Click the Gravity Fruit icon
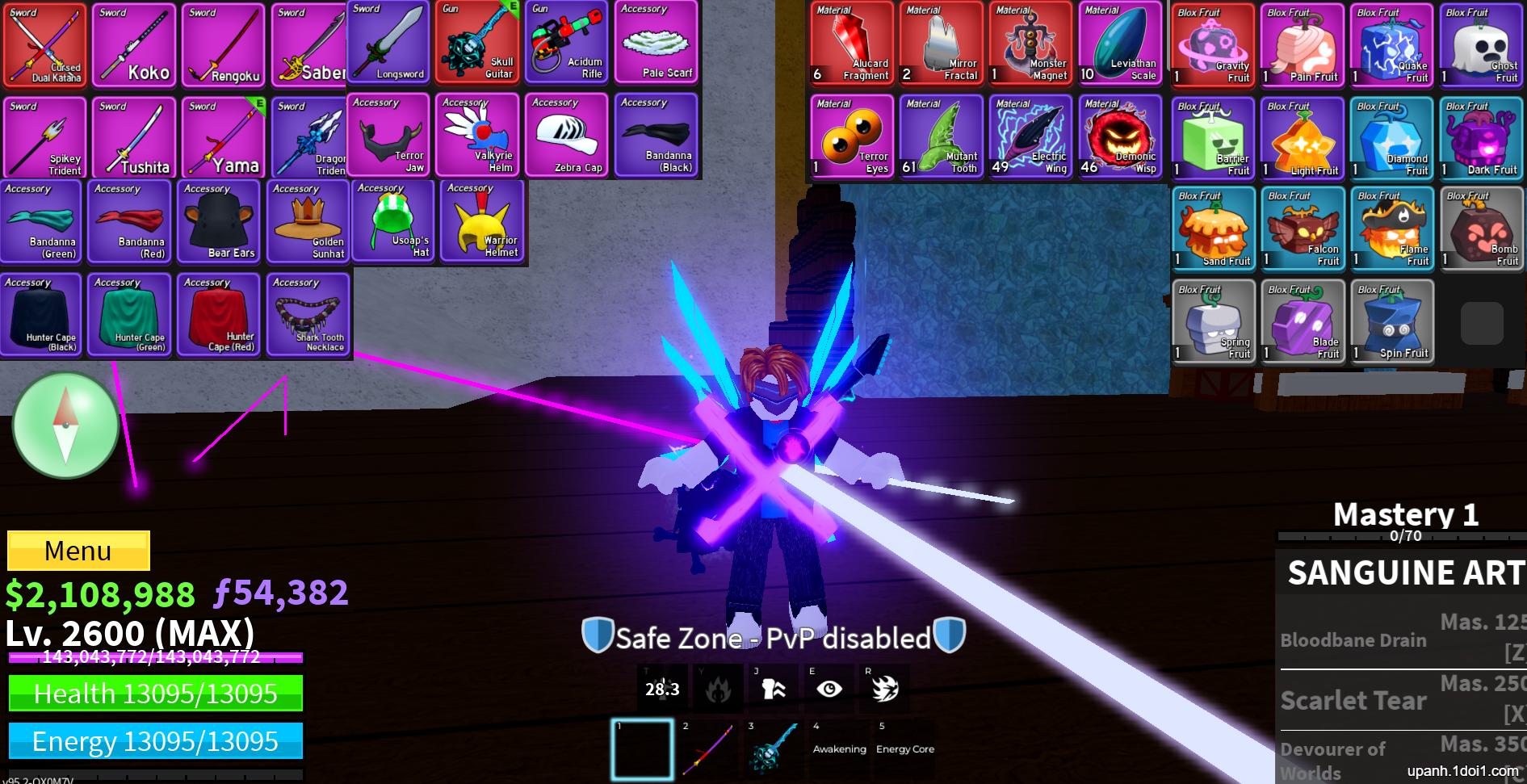 tap(1214, 44)
